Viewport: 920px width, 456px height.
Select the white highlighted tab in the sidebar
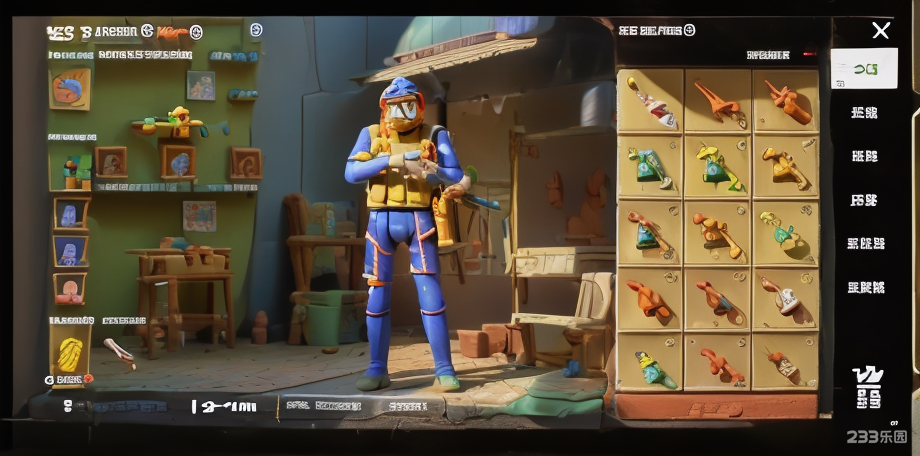(x=863, y=69)
